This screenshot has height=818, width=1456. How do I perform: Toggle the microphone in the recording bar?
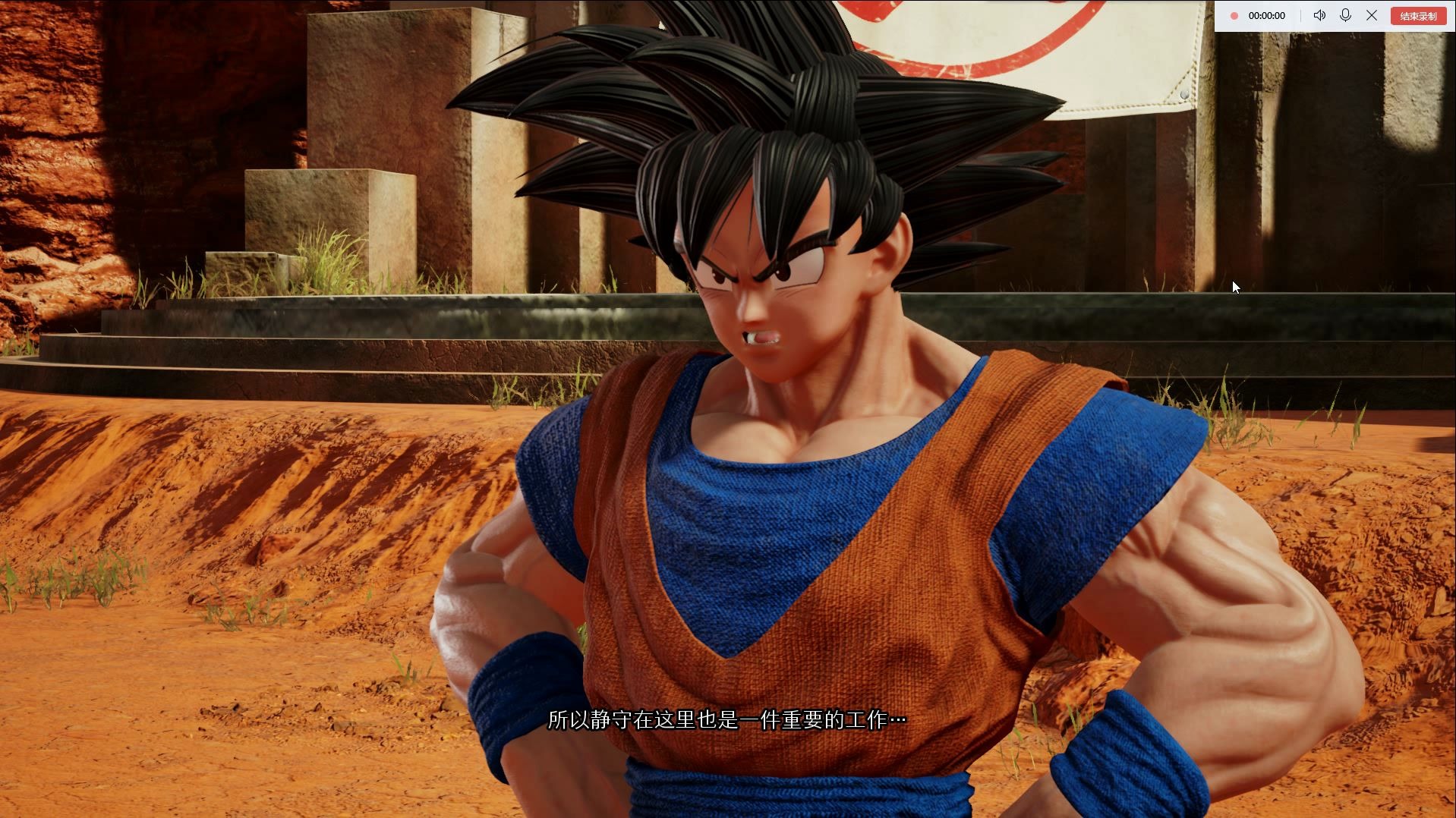point(1345,15)
